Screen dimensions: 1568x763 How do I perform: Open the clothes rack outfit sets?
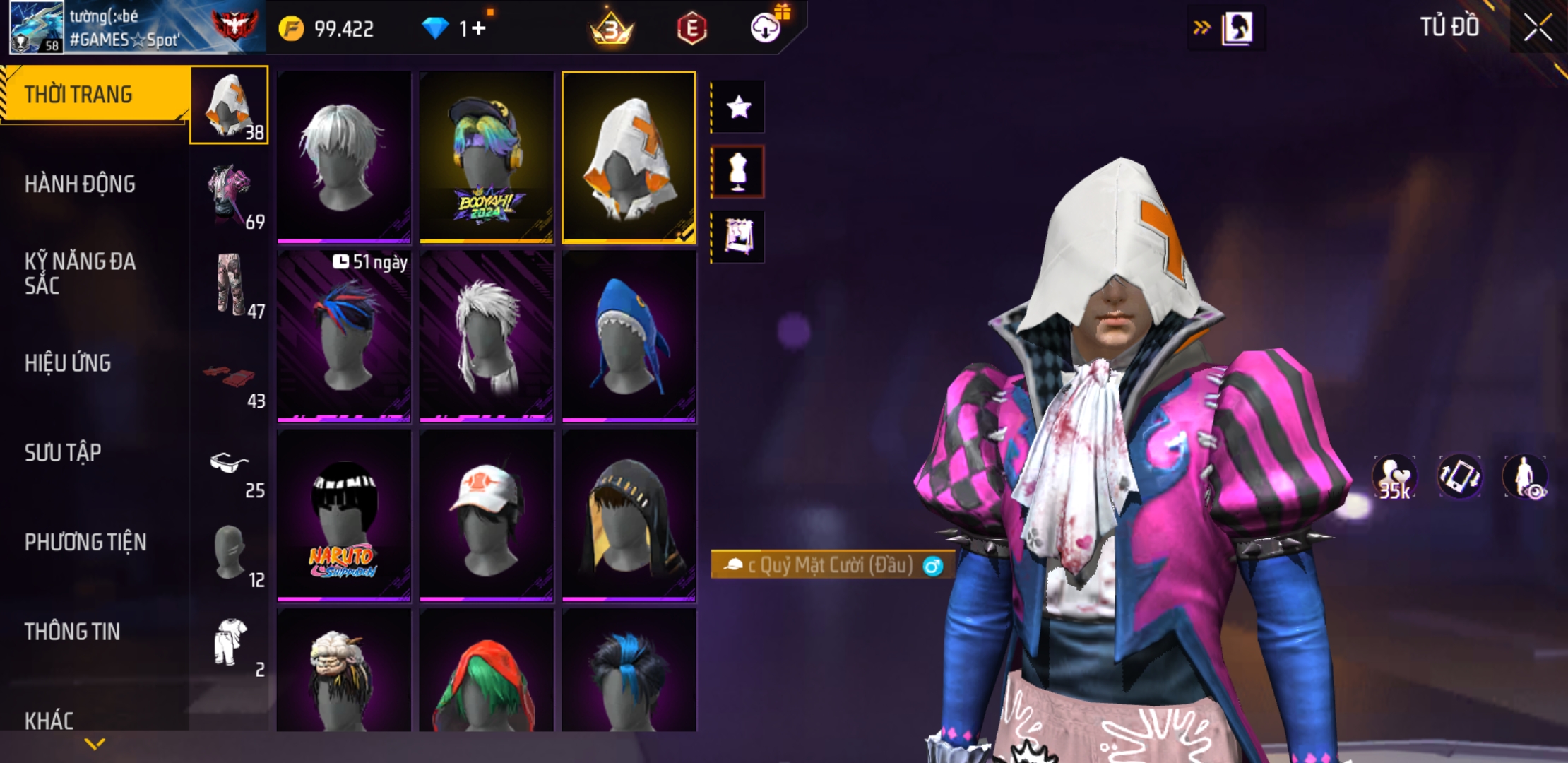coord(738,237)
